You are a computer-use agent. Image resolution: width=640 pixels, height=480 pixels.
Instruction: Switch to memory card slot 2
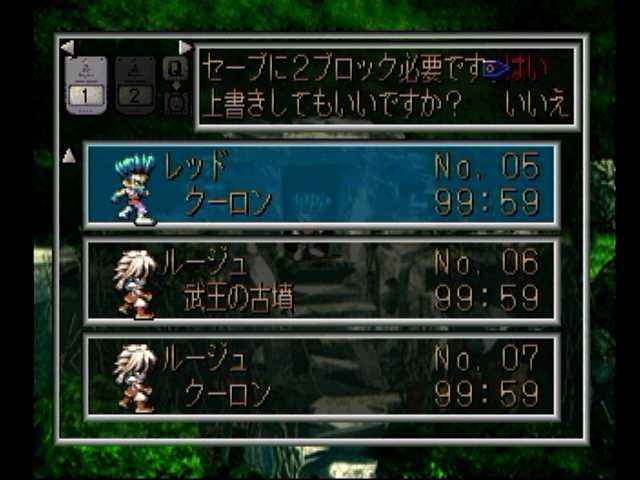click(x=136, y=84)
